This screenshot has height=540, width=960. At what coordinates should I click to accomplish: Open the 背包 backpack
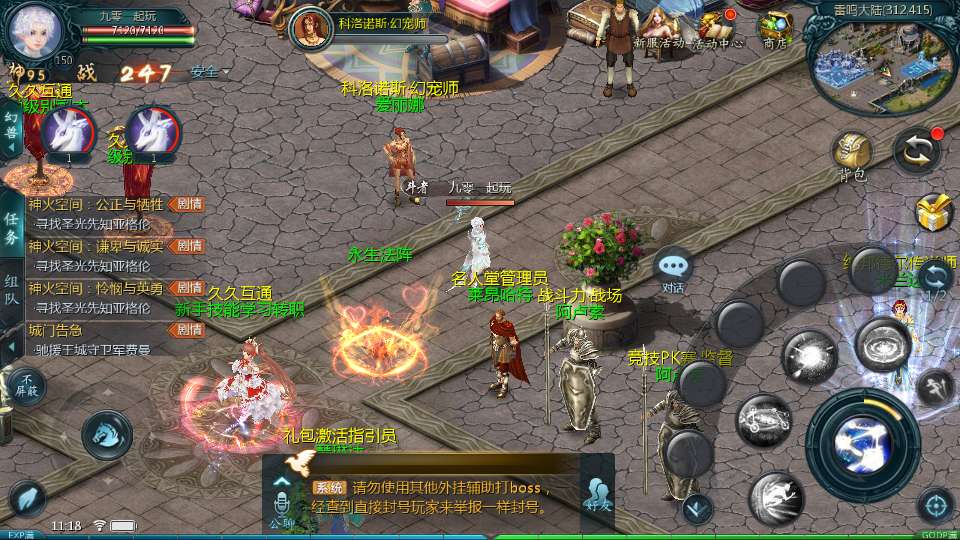(852, 153)
